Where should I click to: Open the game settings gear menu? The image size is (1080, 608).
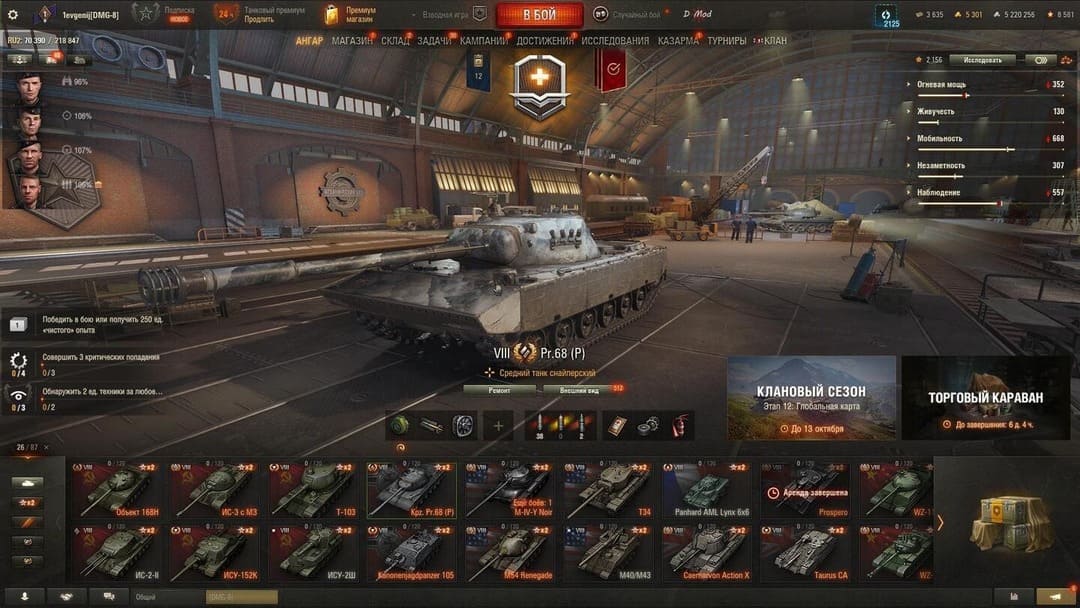tap(13, 14)
